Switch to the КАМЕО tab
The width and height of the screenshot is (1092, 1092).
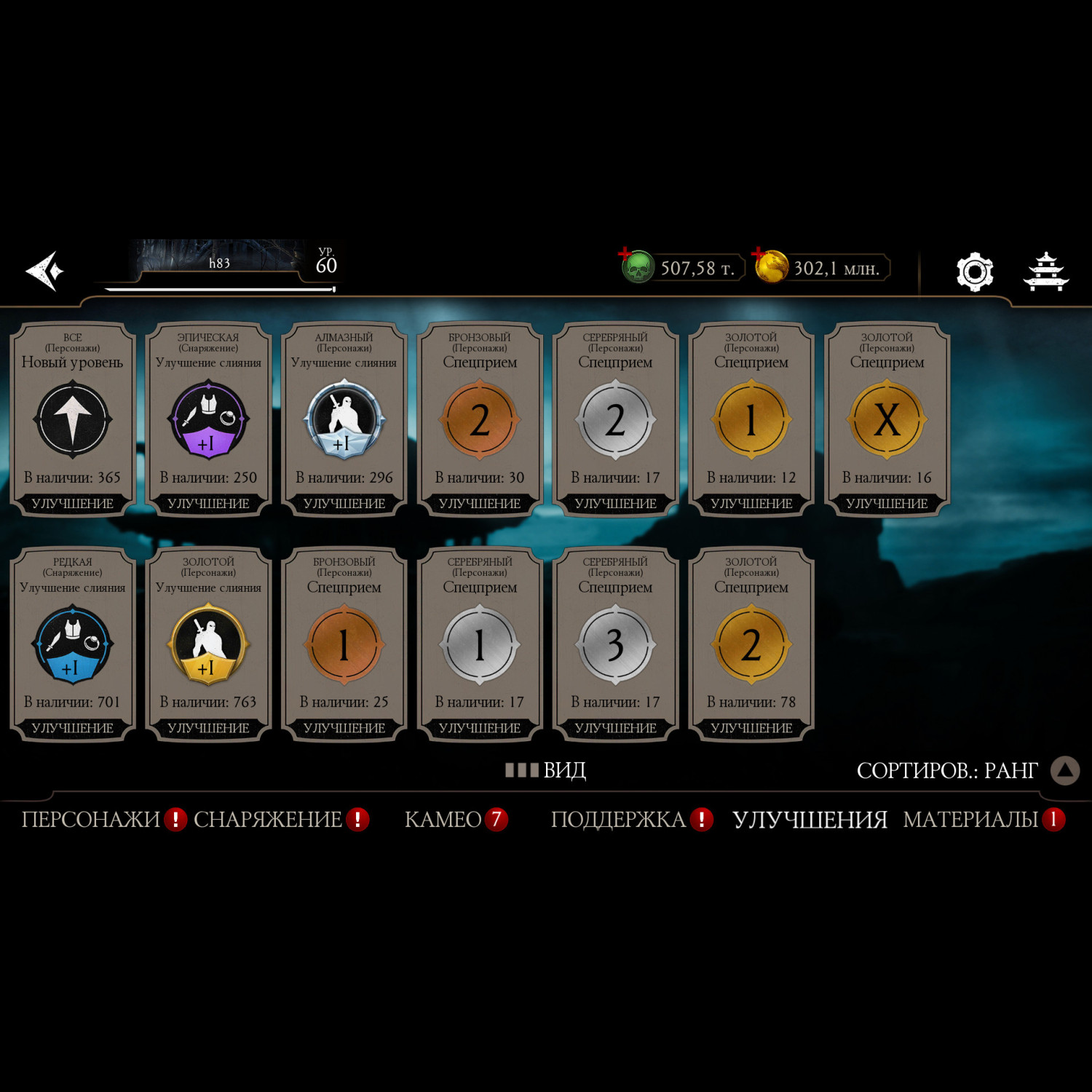point(443,820)
